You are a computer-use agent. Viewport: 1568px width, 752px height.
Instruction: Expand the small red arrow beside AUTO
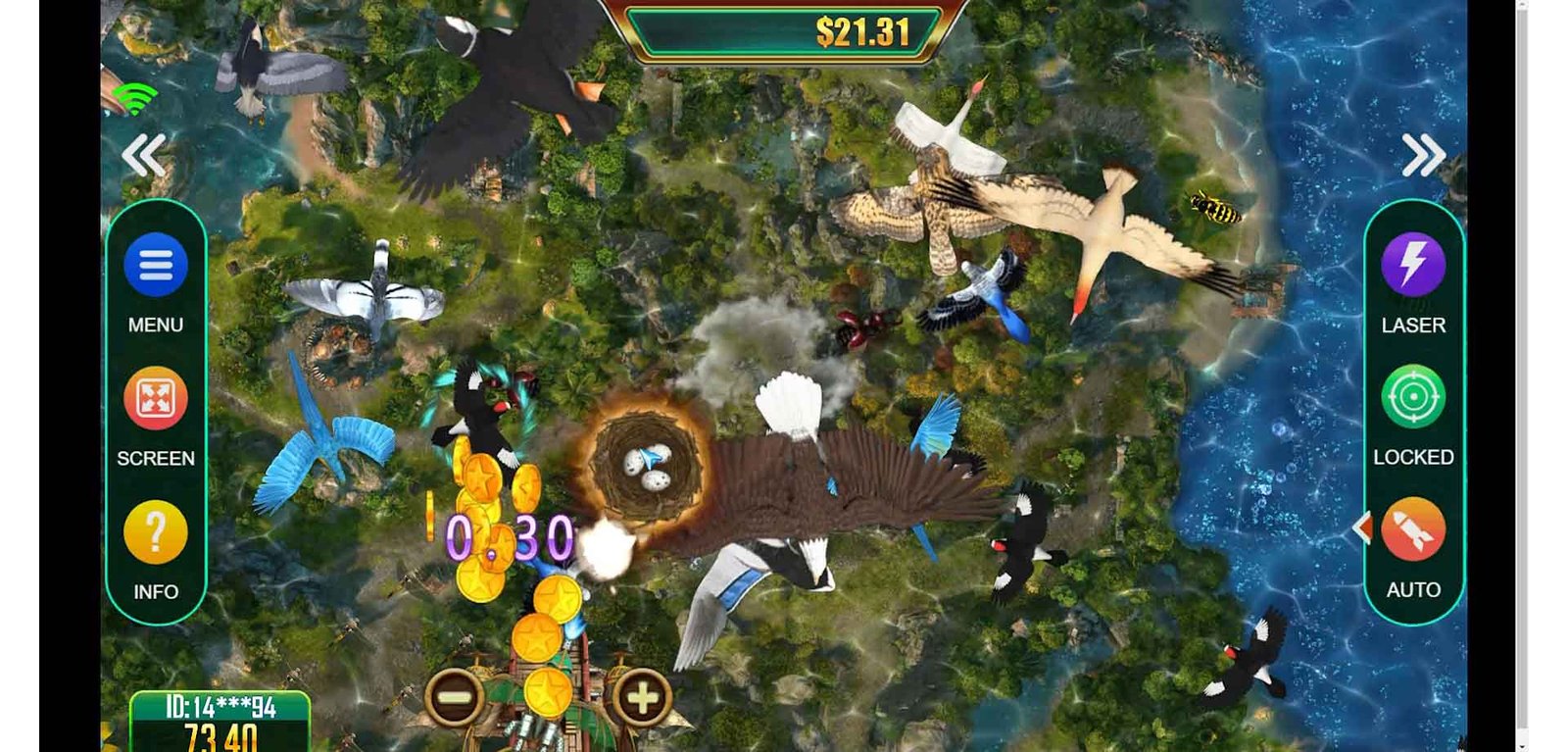coord(1361,527)
